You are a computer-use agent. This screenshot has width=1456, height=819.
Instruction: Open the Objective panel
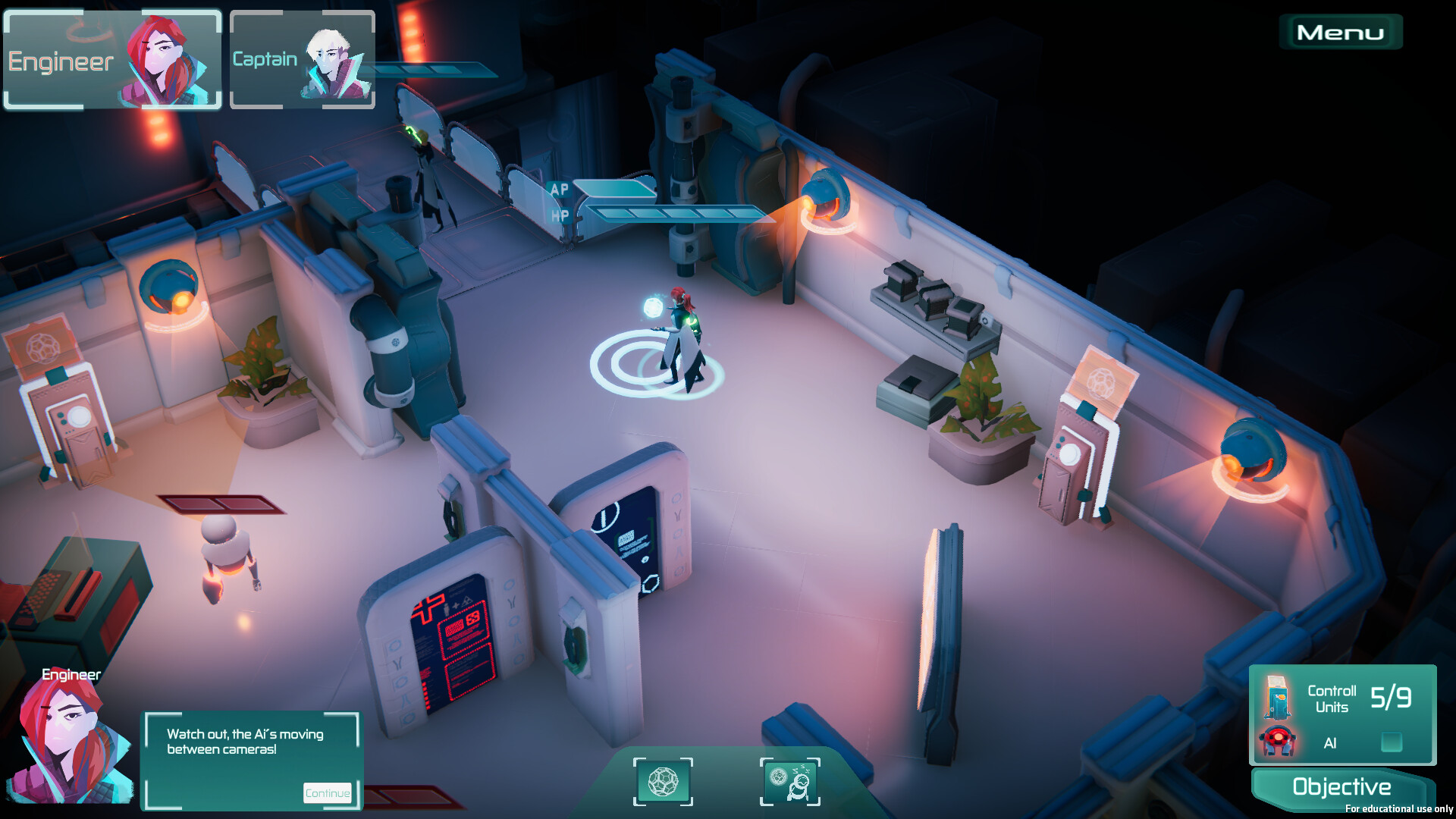tap(1341, 787)
